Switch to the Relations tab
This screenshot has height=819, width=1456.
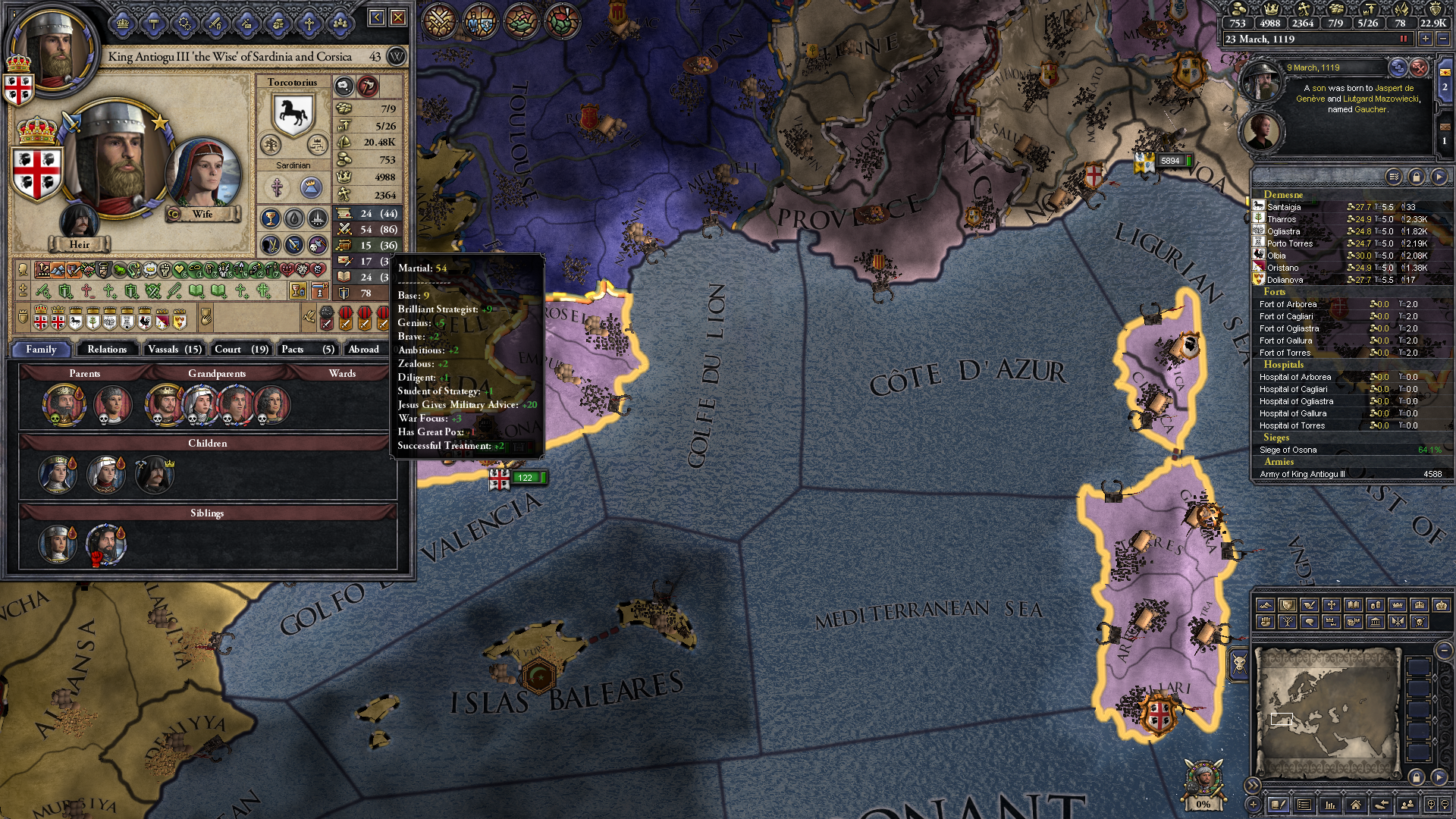[107, 349]
